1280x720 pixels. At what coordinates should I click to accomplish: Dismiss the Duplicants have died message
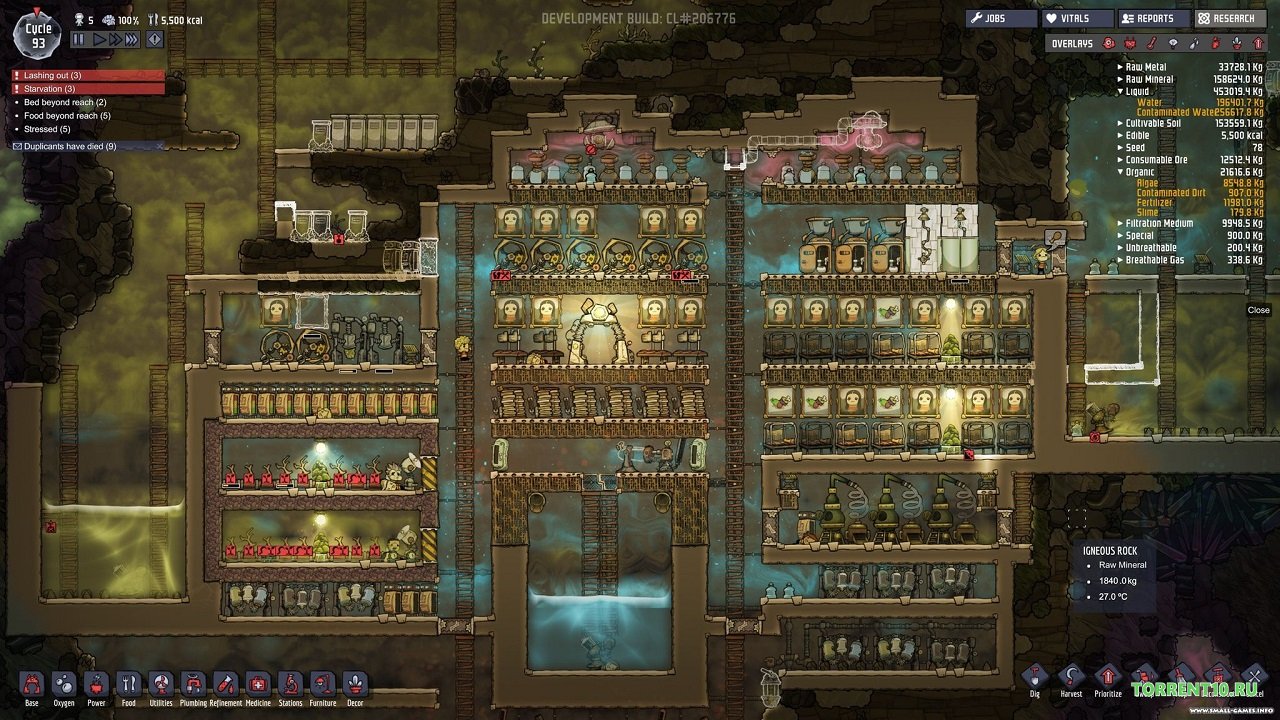160,146
